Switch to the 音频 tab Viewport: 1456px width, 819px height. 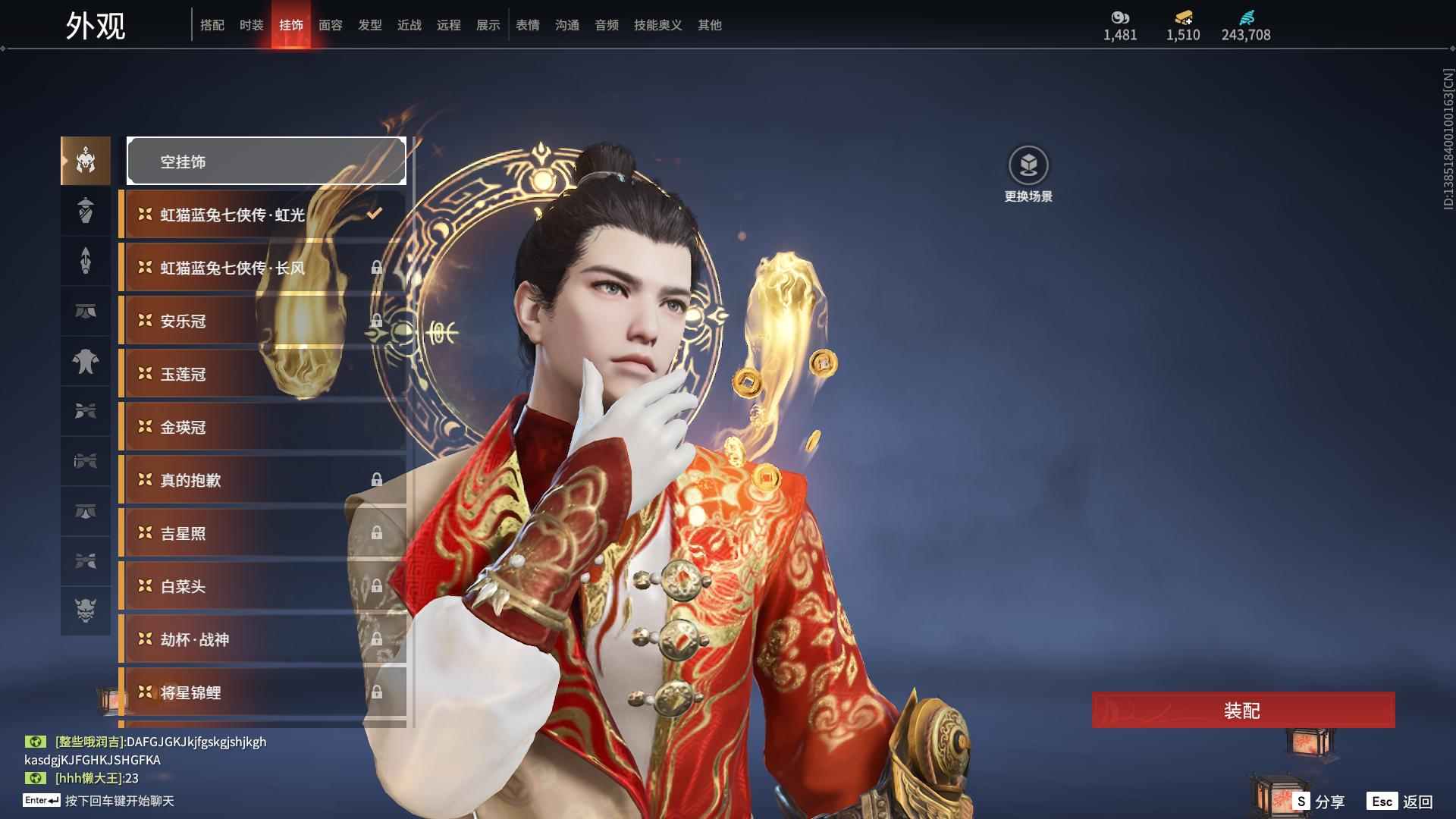click(606, 25)
